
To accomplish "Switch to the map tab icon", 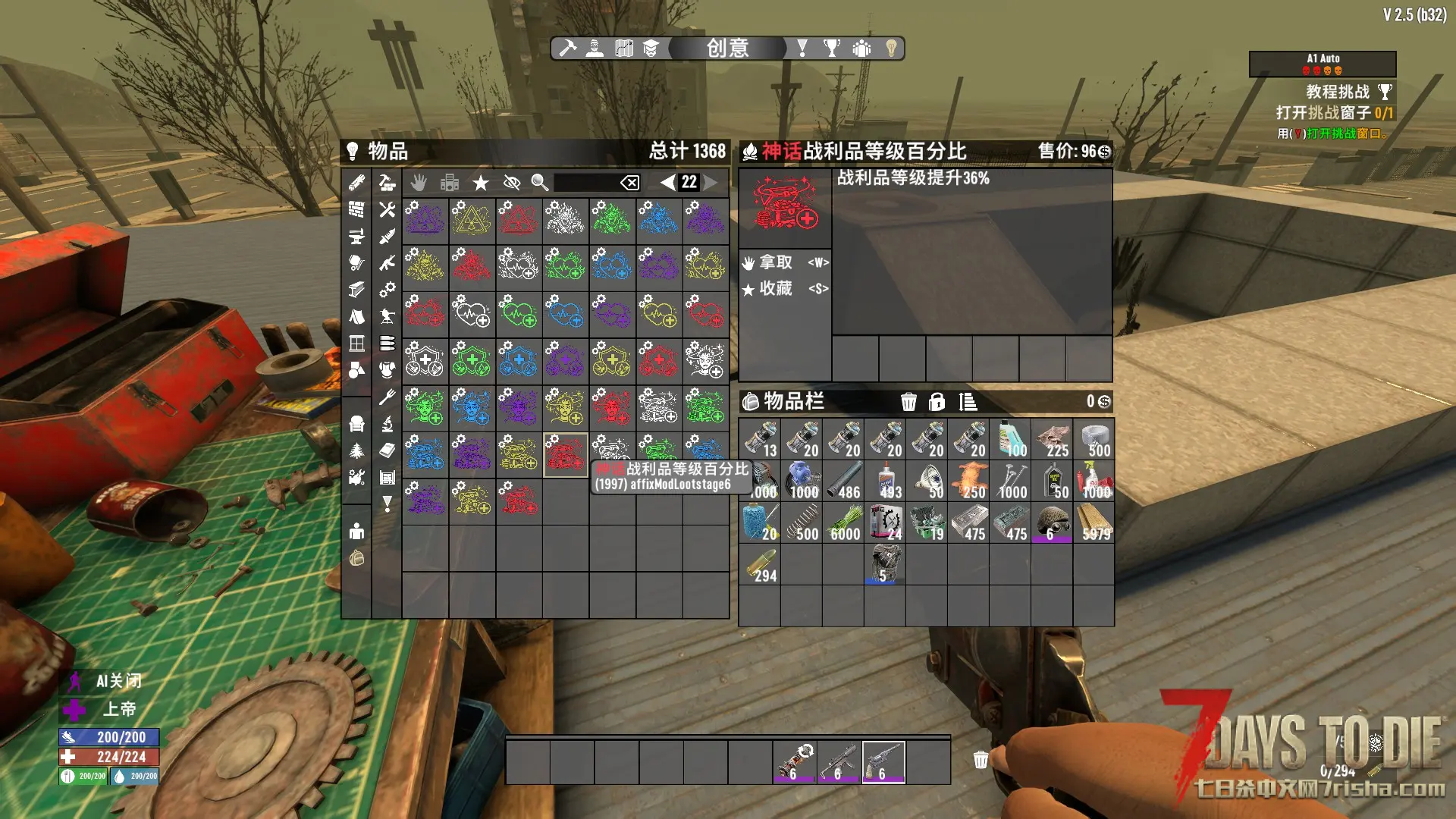I will coord(624,49).
